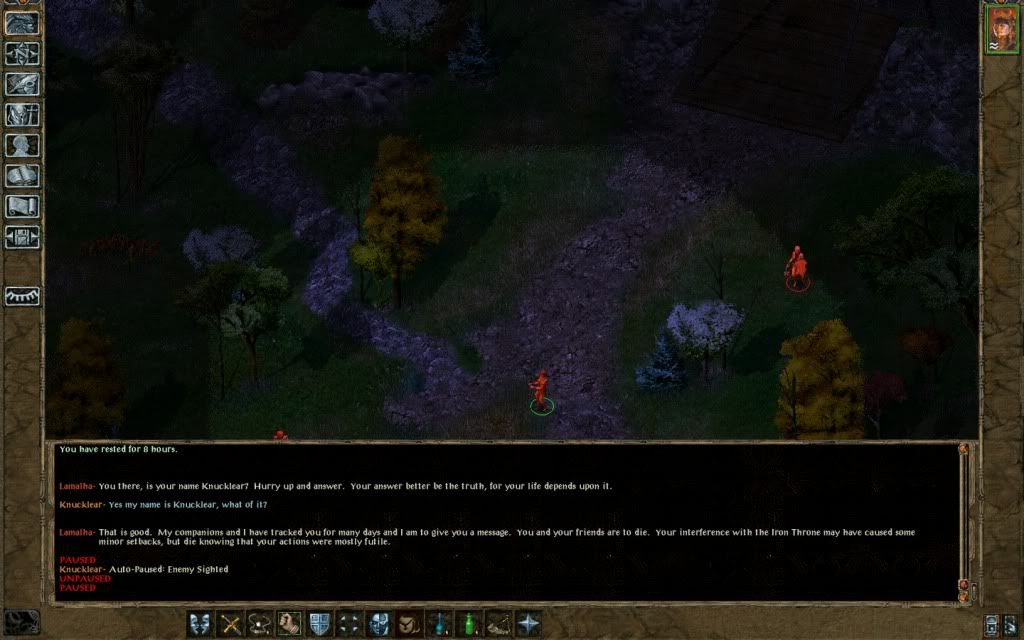Choose the fist attack slot
Screen dimensions: 1024x640
coord(290,622)
